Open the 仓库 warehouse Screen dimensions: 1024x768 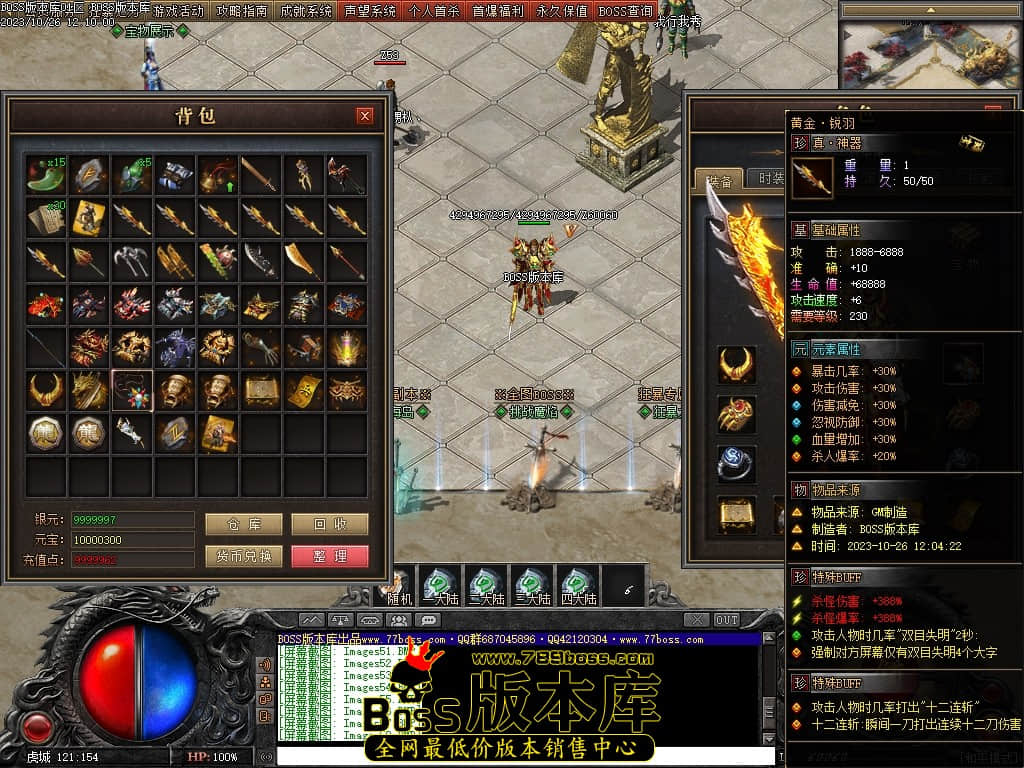pyautogui.click(x=243, y=524)
